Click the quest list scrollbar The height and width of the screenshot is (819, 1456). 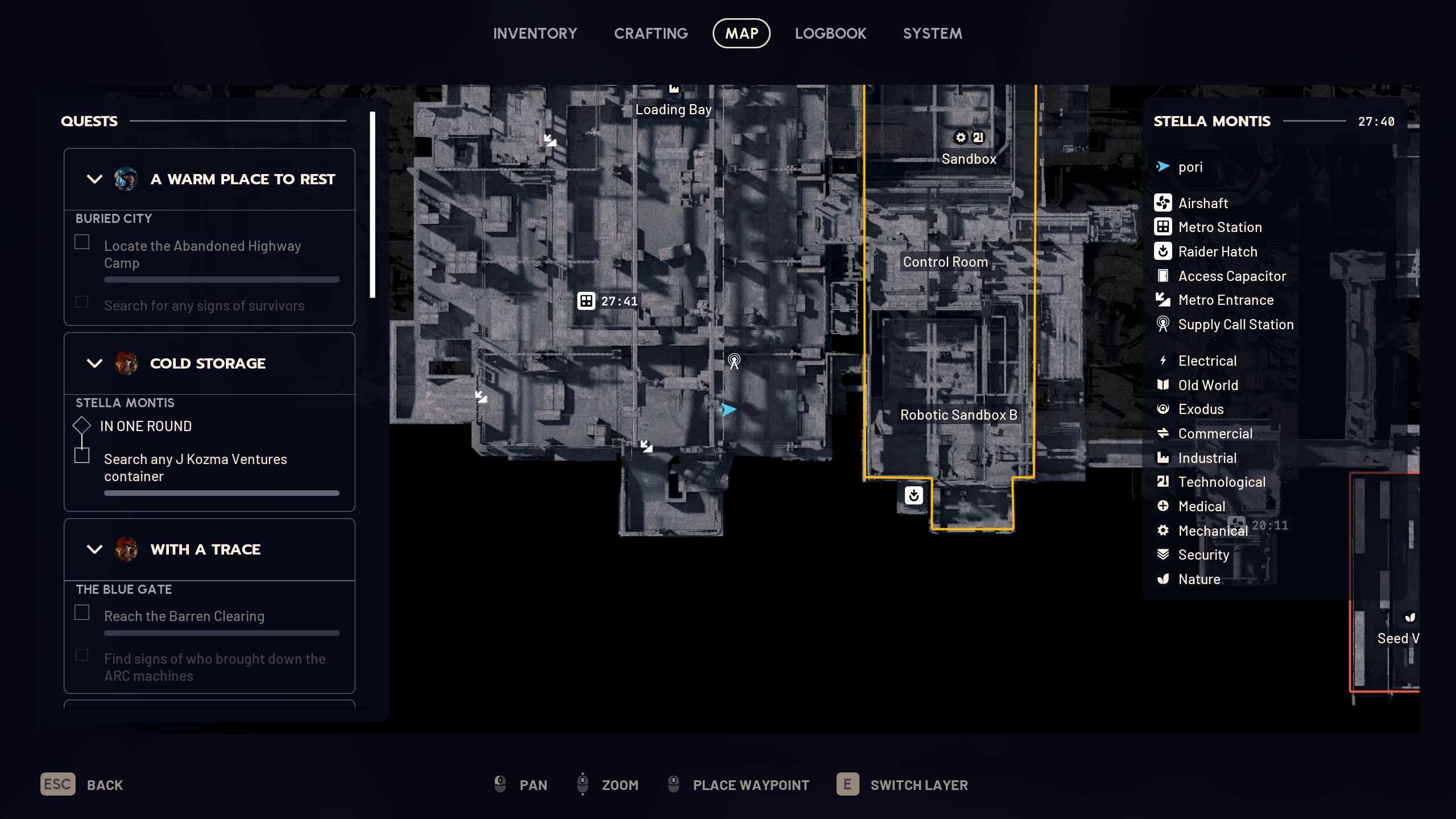(x=373, y=205)
